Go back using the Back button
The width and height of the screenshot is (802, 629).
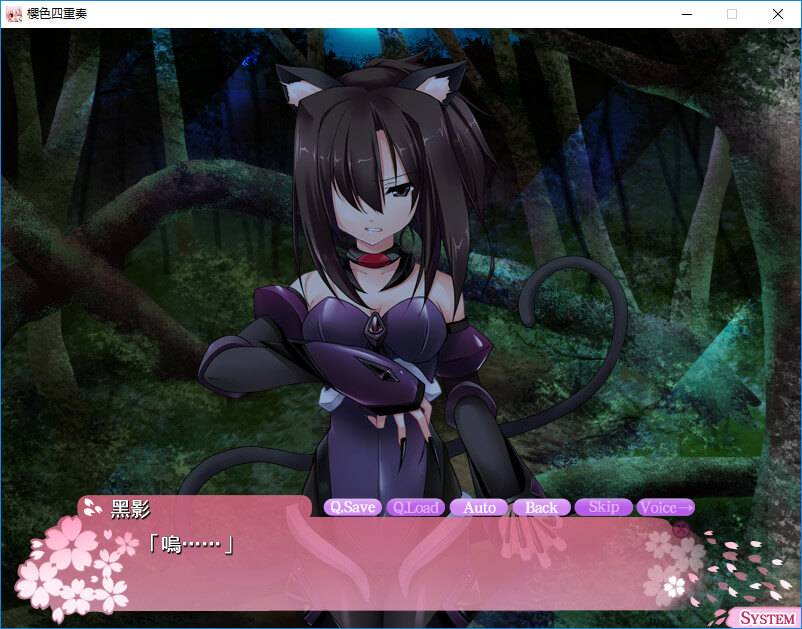click(x=541, y=507)
